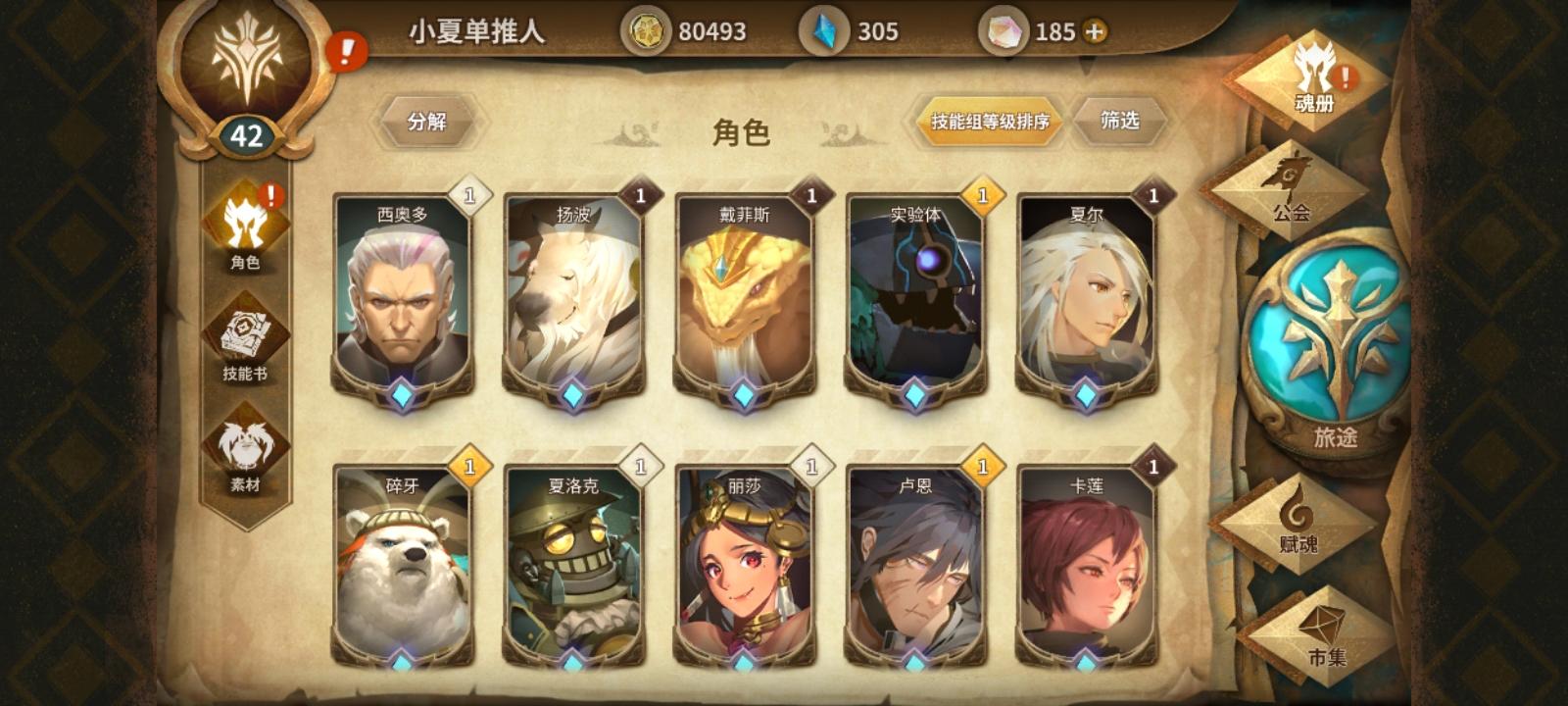Tap the blue gem on 戴菲斯's card
This screenshot has height=706, width=1568.
point(744,395)
